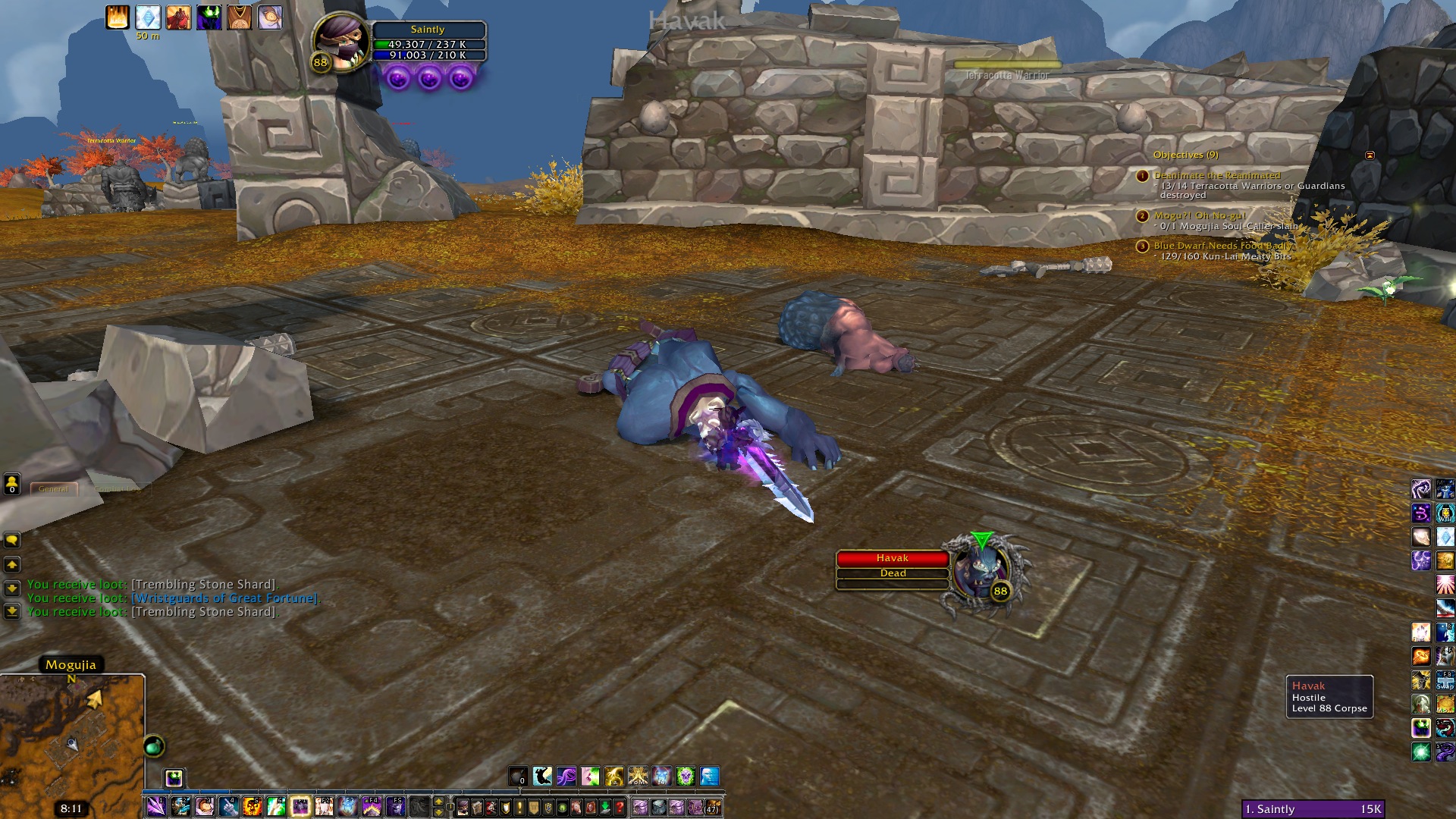
Task: Click the Havak target portrait
Action: (x=982, y=573)
